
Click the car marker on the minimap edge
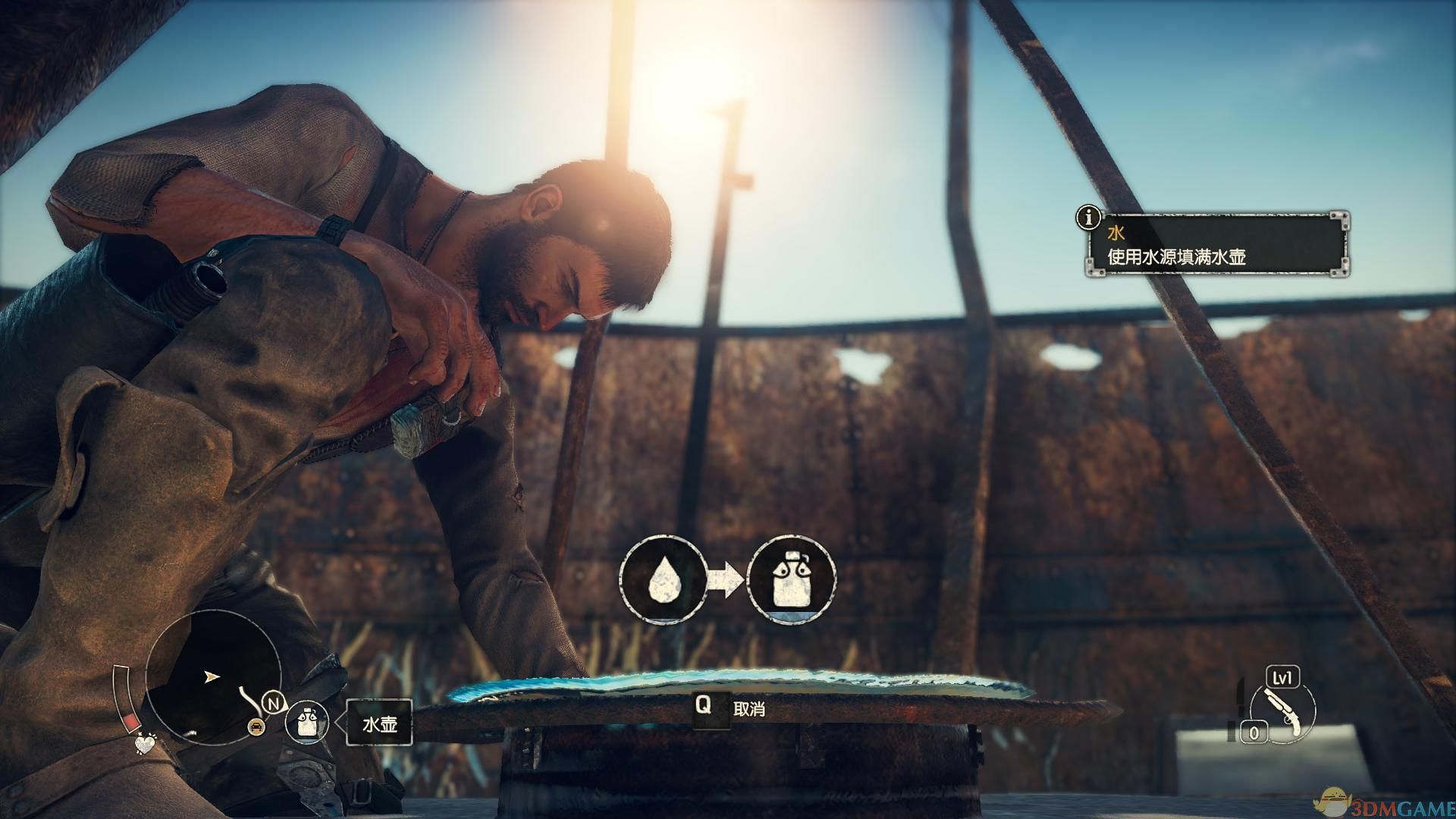click(x=257, y=726)
